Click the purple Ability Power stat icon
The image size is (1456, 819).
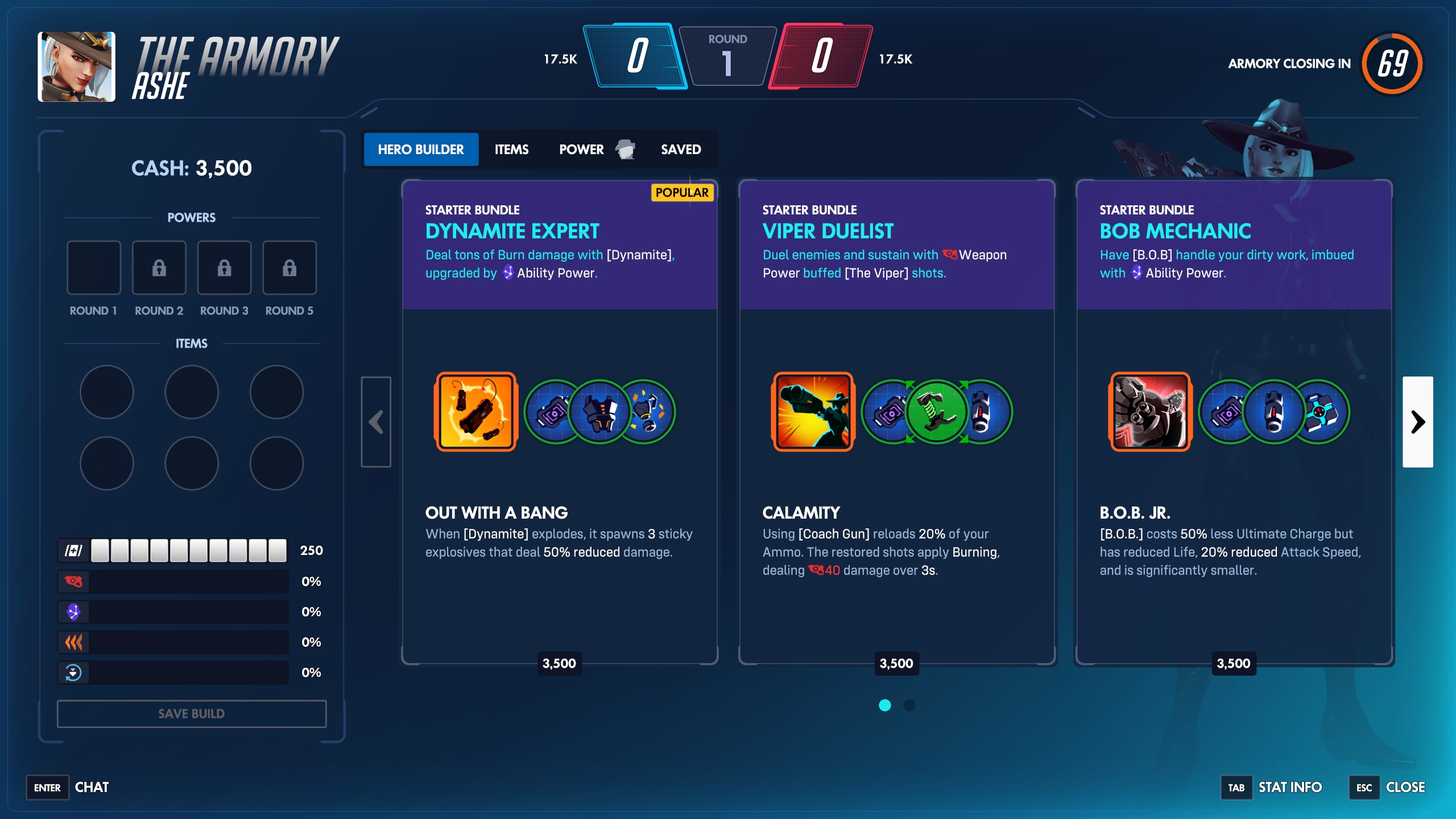coord(73,611)
